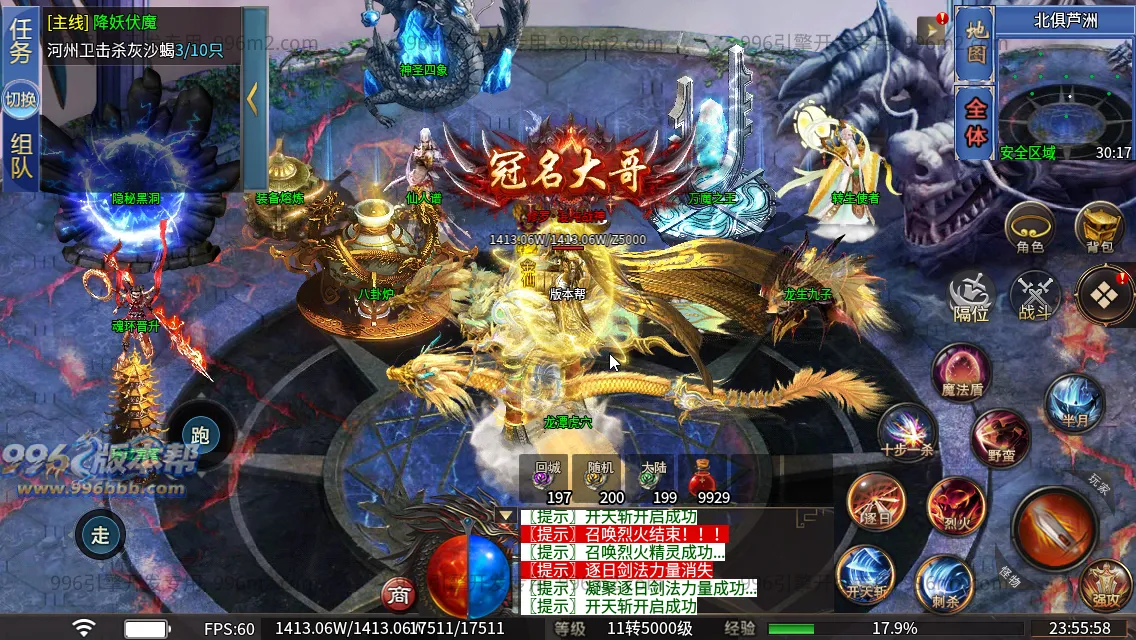
Task: Open the 背包 backpack
Action: pyautogui.click(x=1099, y=227)
